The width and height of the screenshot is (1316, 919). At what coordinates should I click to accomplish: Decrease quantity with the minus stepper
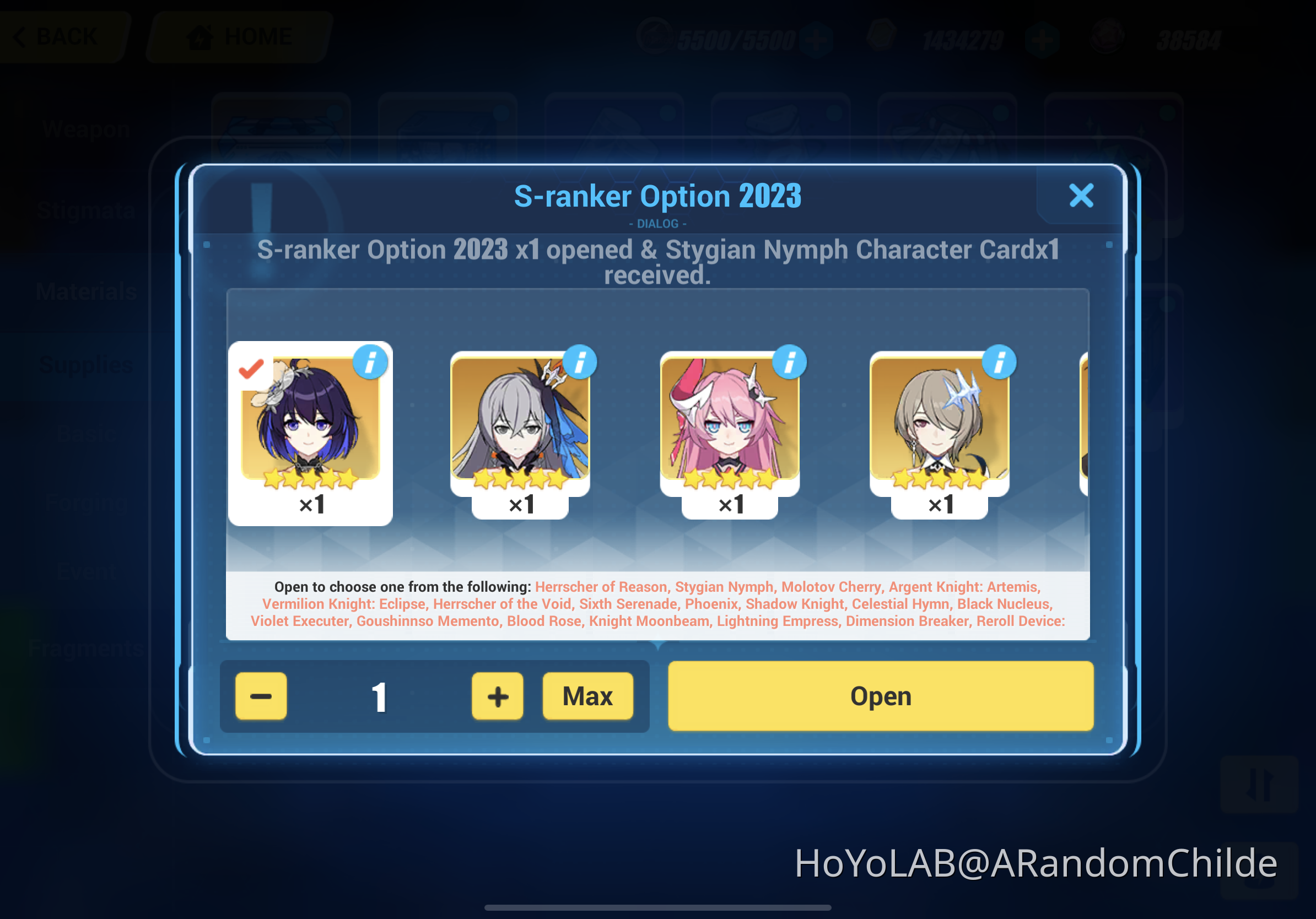click(x=261, y=696)
